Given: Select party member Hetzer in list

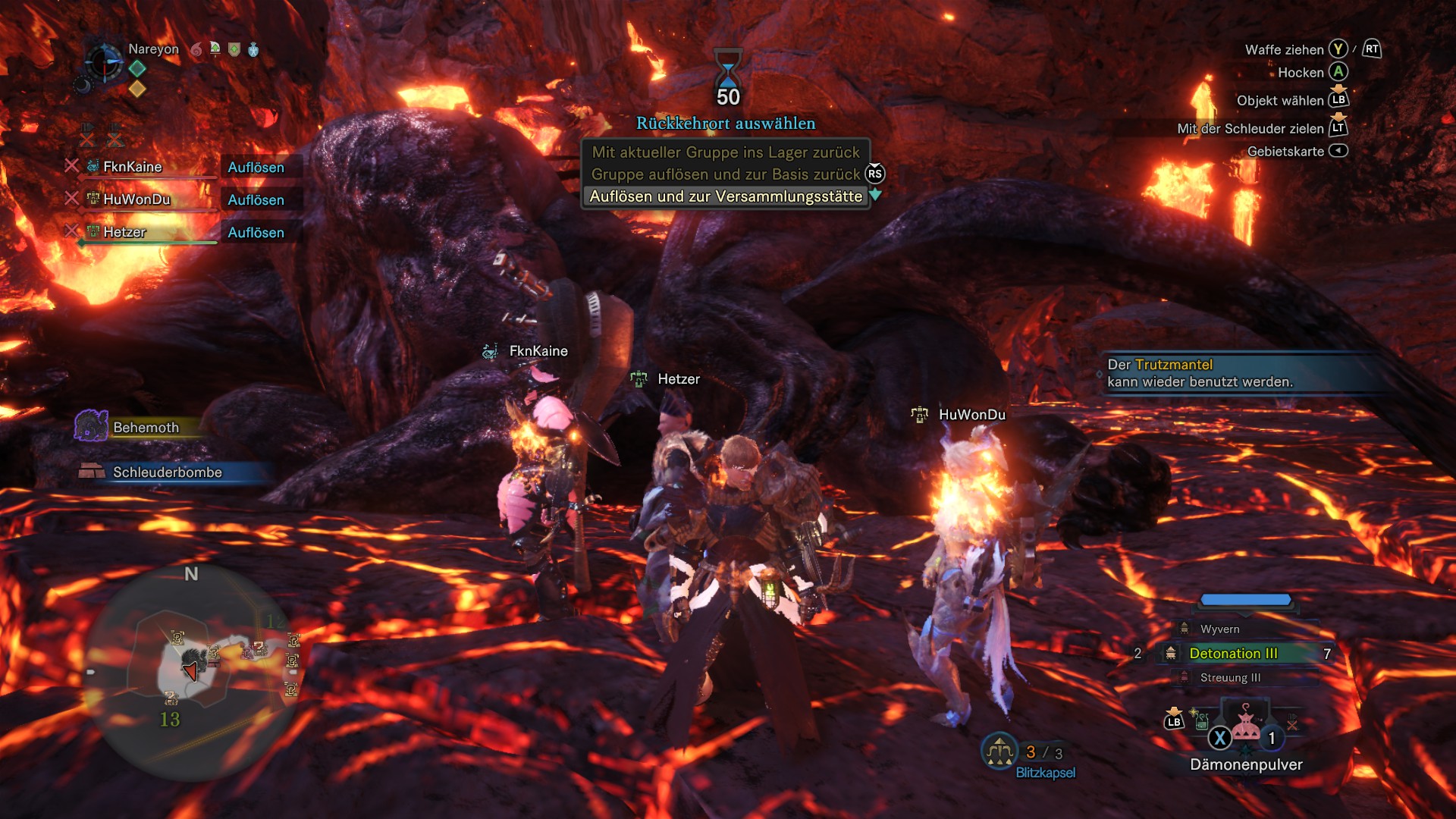Looking at the screenshot, I should coord(124,232).
